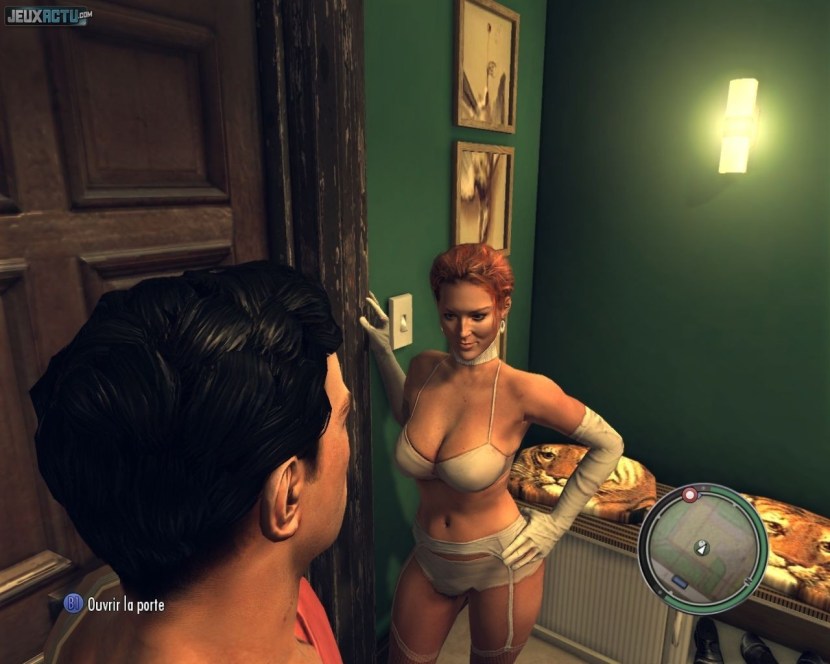The height and width of the screenshot is (664, 830).
Task: Click the JeuxActu watermark logo
Action: coord(49,17)
